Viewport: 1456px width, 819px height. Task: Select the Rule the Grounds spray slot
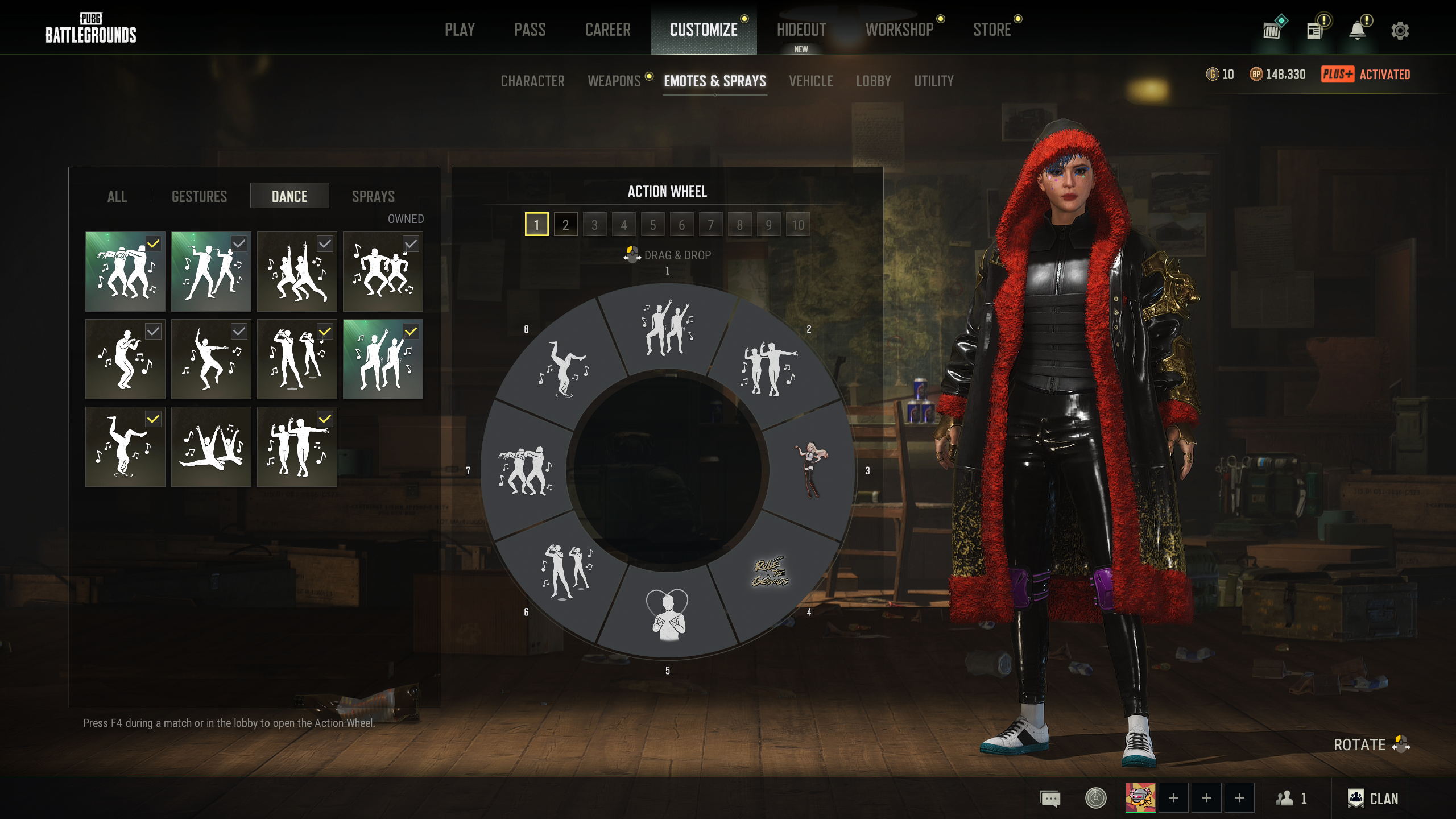(x=771, y=572)
